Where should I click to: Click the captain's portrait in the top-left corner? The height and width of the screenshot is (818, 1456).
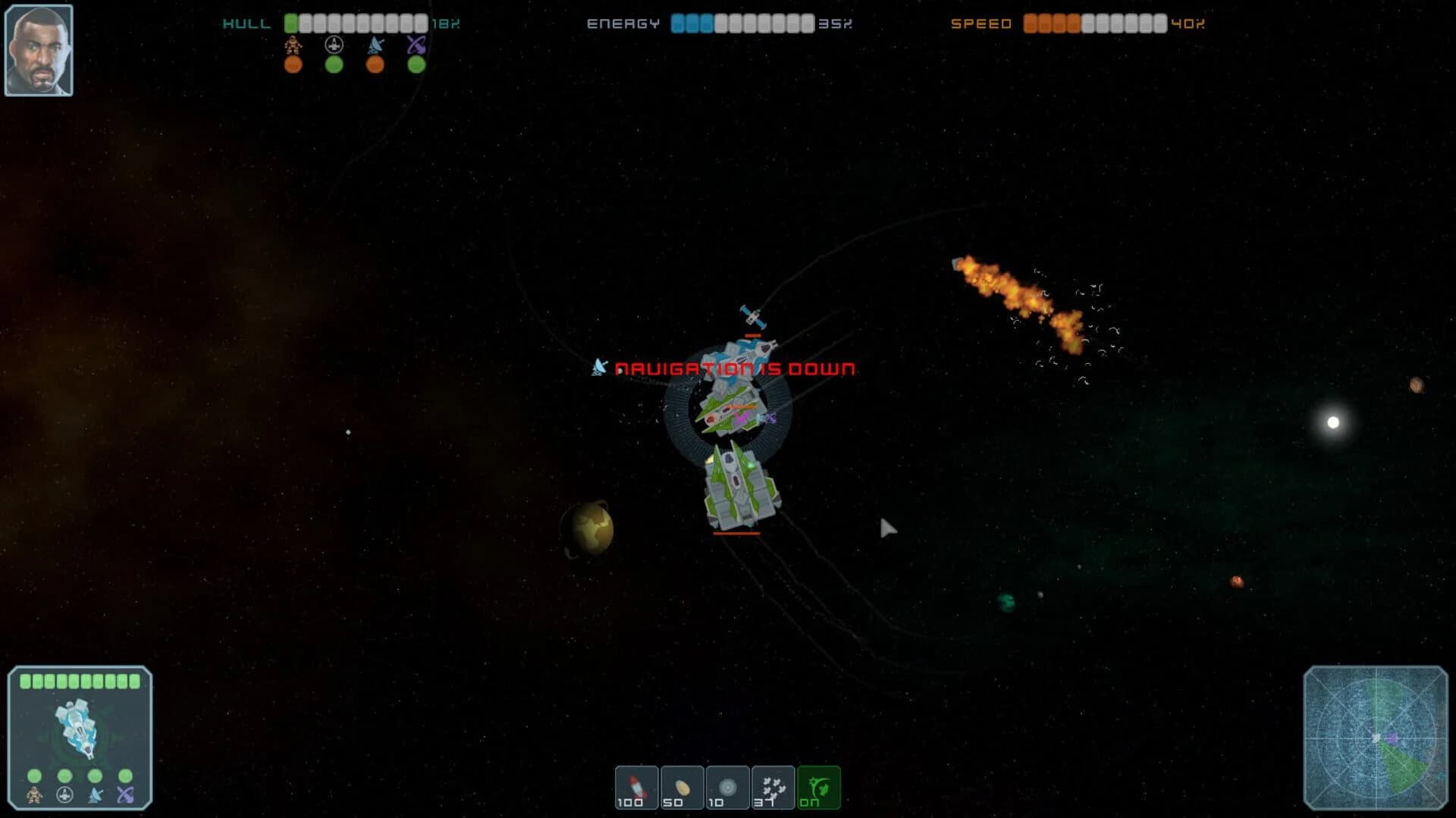[x=39, y=48]
